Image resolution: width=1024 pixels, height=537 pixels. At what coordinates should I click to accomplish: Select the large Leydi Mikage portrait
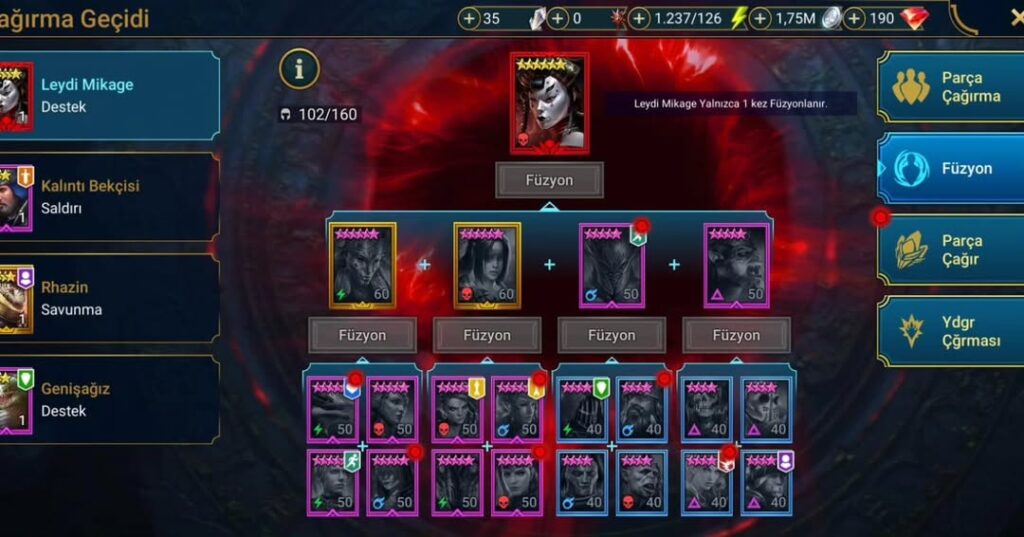549,103
